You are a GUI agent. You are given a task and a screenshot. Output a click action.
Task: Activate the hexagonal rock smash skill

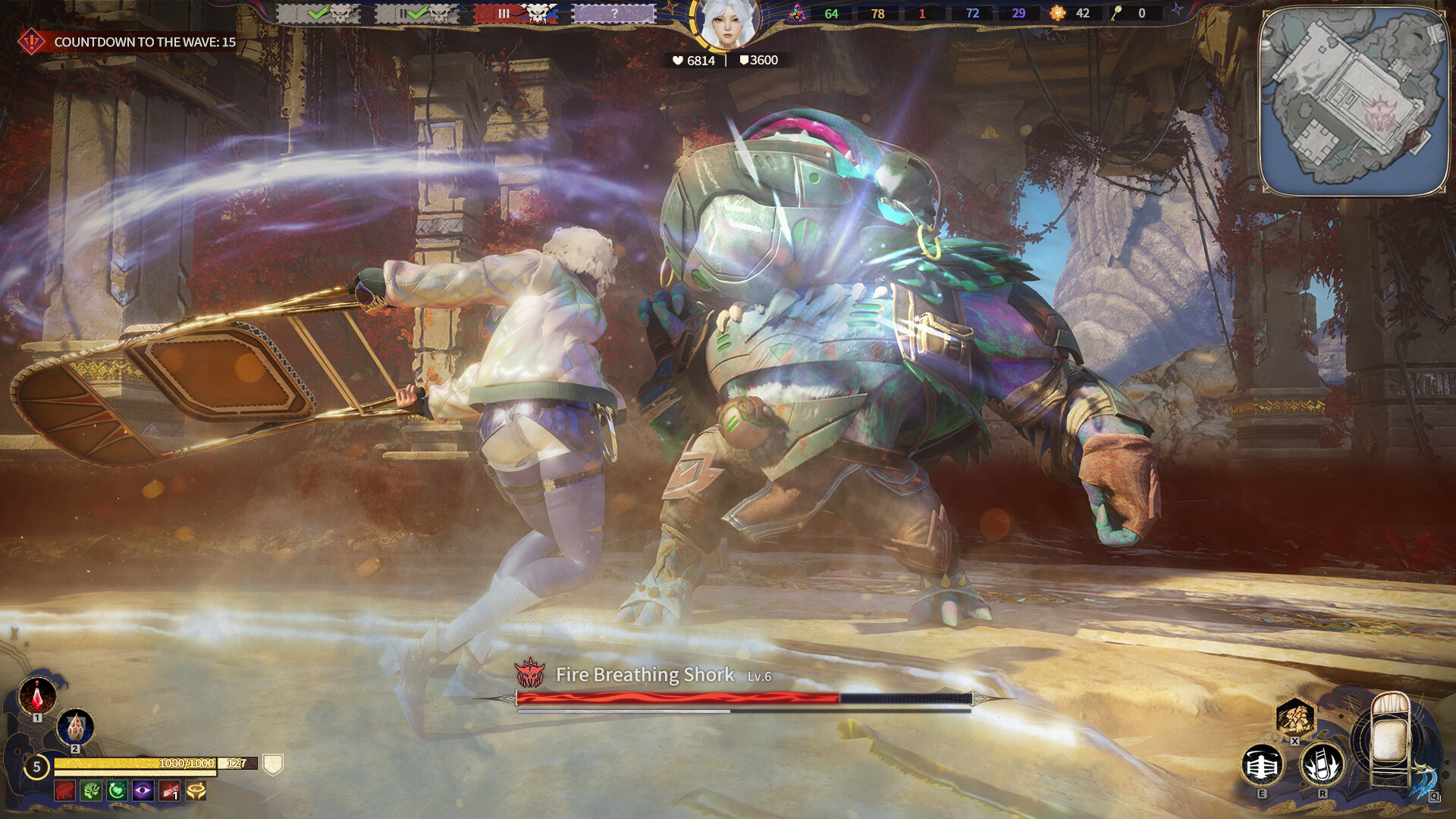coord(1294,716)
